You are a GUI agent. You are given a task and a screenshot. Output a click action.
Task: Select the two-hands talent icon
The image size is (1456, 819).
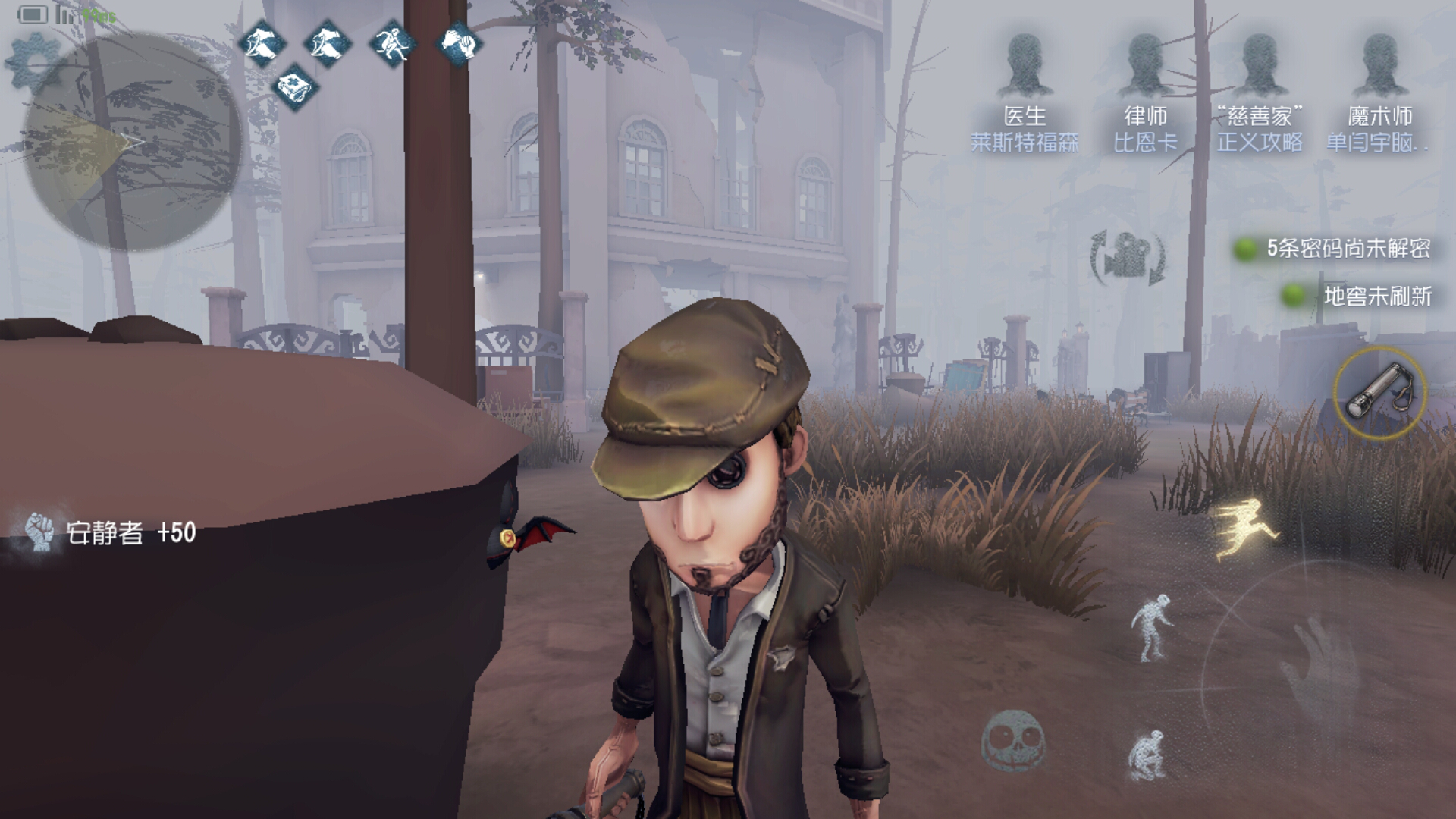pos(458,42)
